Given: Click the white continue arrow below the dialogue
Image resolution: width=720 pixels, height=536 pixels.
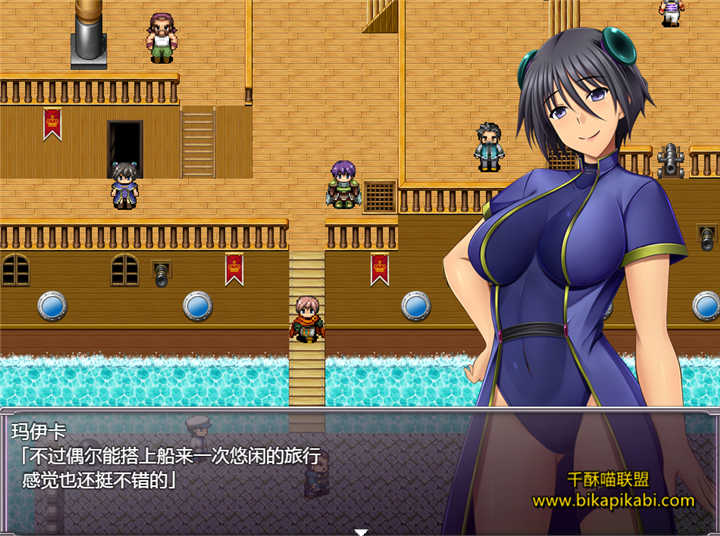Looking at the screenshot, I should click(x=361, y=530).
